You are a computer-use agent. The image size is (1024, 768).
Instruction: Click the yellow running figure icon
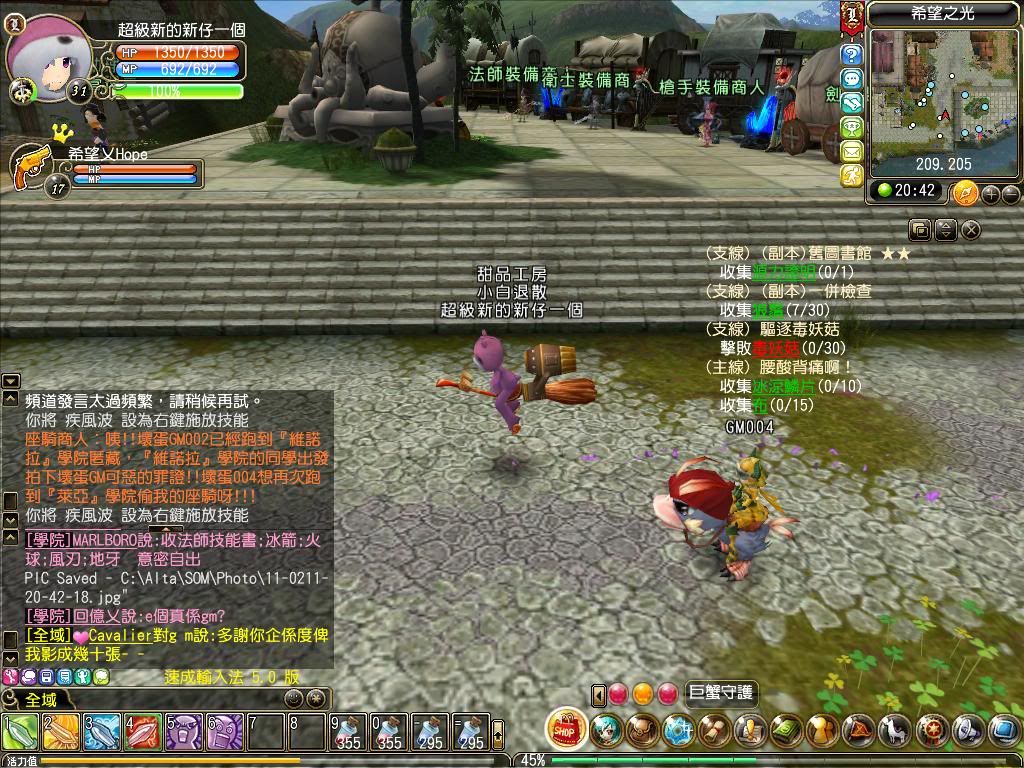pyautogui.click(x=851, y=175)
